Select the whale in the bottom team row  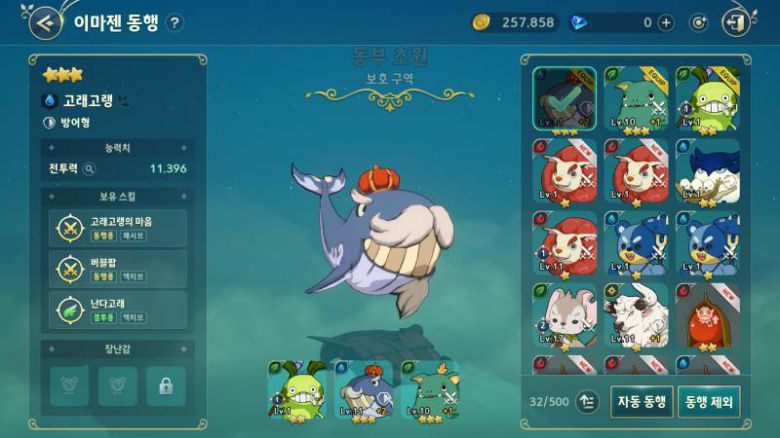tap(363, 391)
